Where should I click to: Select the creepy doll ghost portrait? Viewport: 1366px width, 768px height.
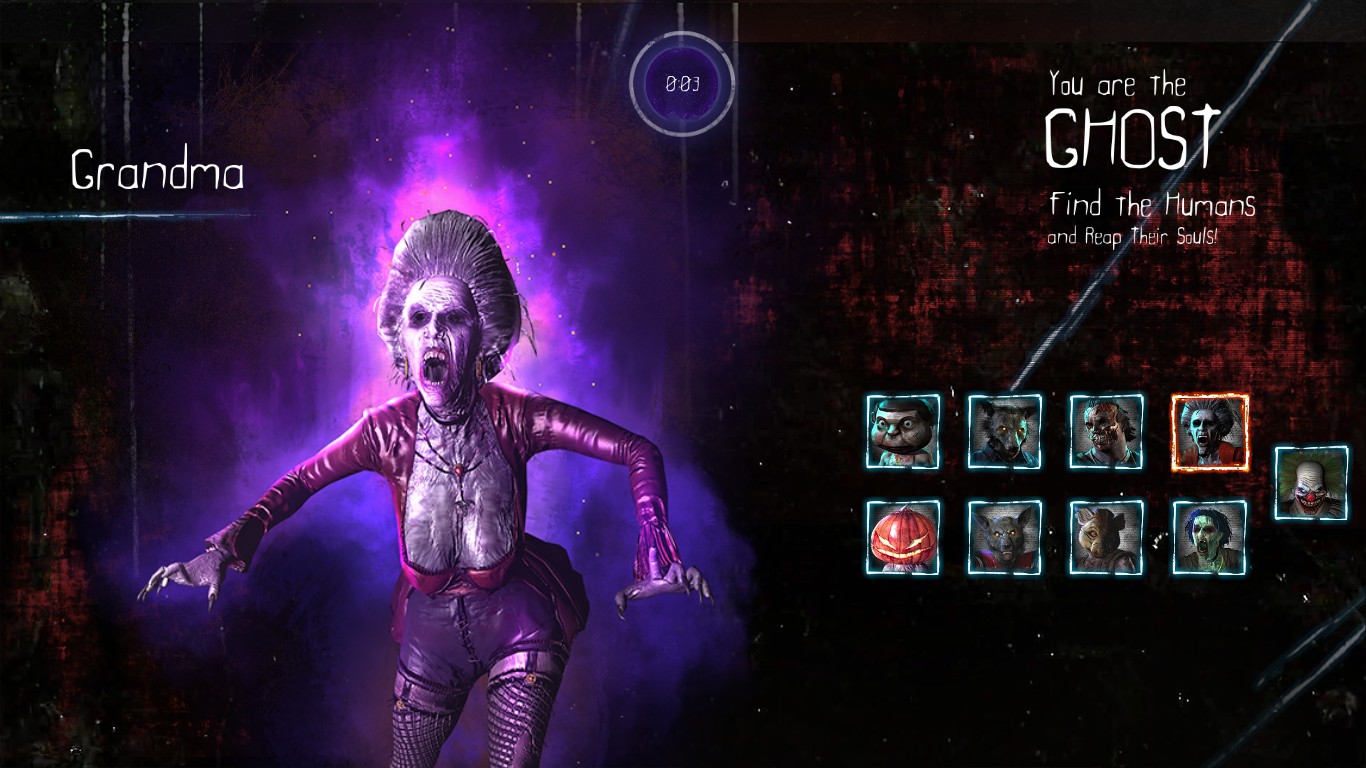pyautogui.click(x=903, y=431)
